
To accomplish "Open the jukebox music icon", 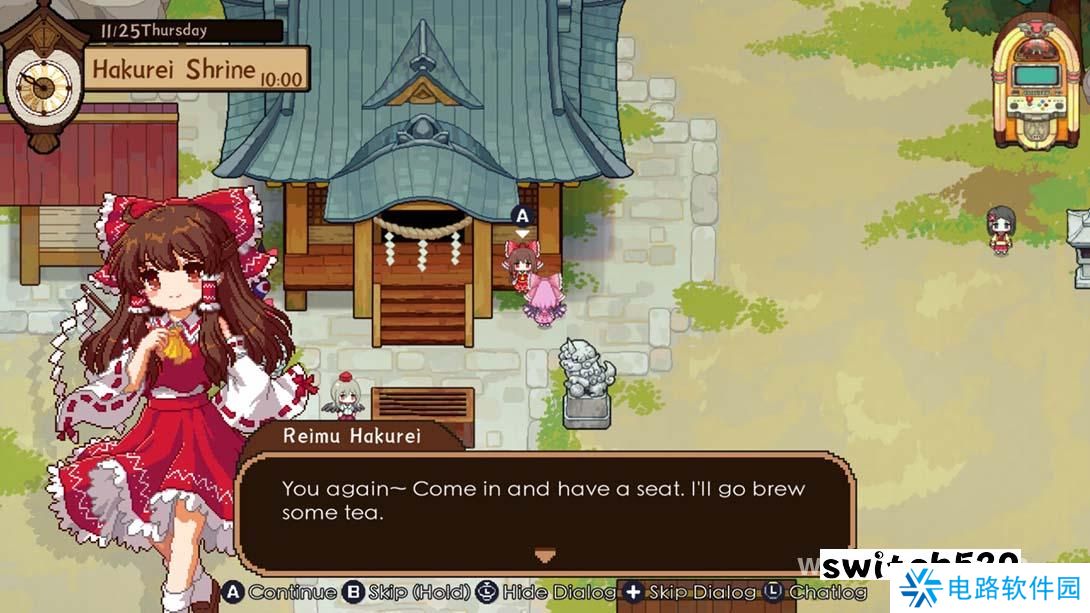I will point(1036,80).
